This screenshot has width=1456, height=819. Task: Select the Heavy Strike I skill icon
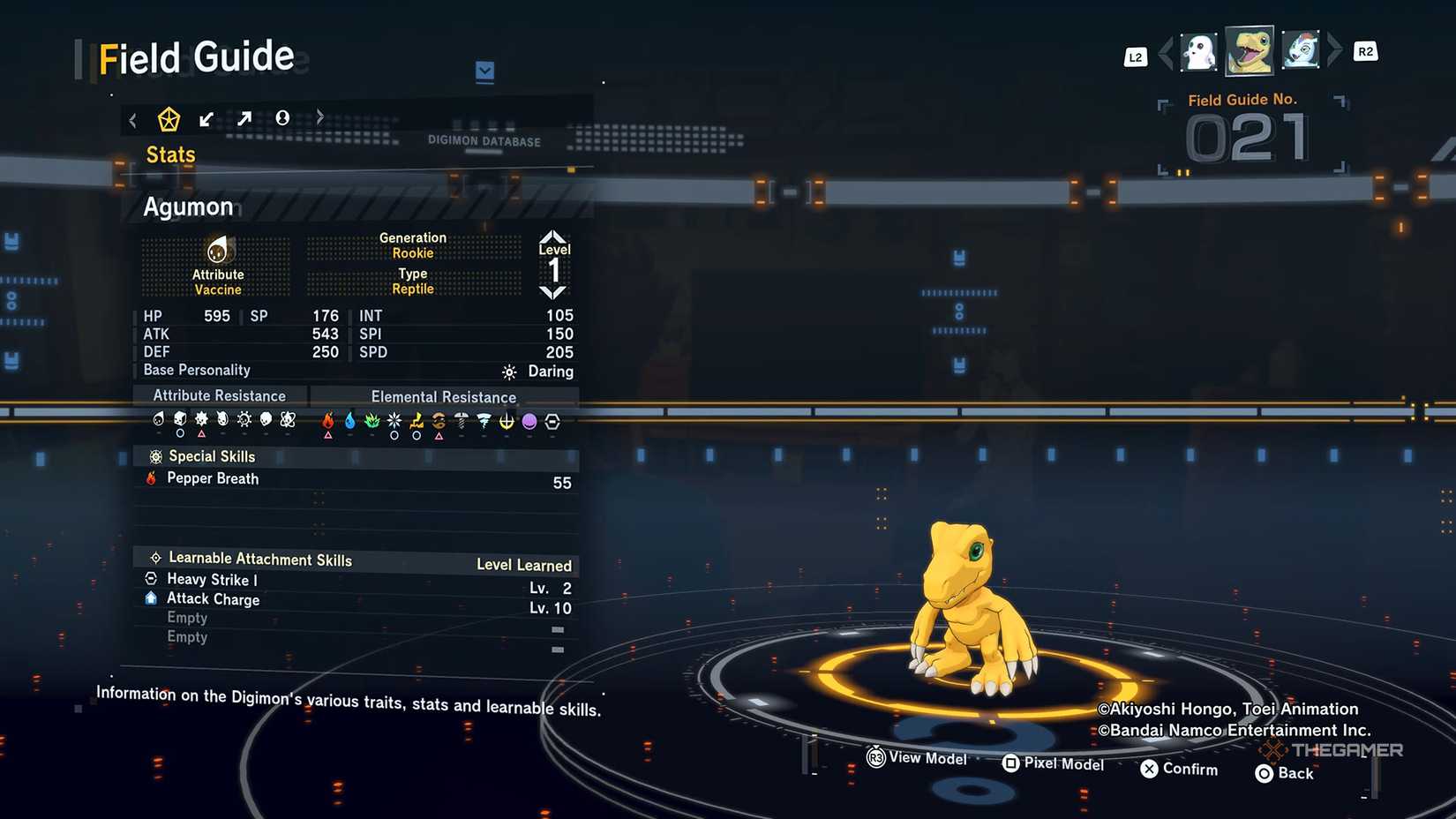pyautogui.click(x=152, y=580)
